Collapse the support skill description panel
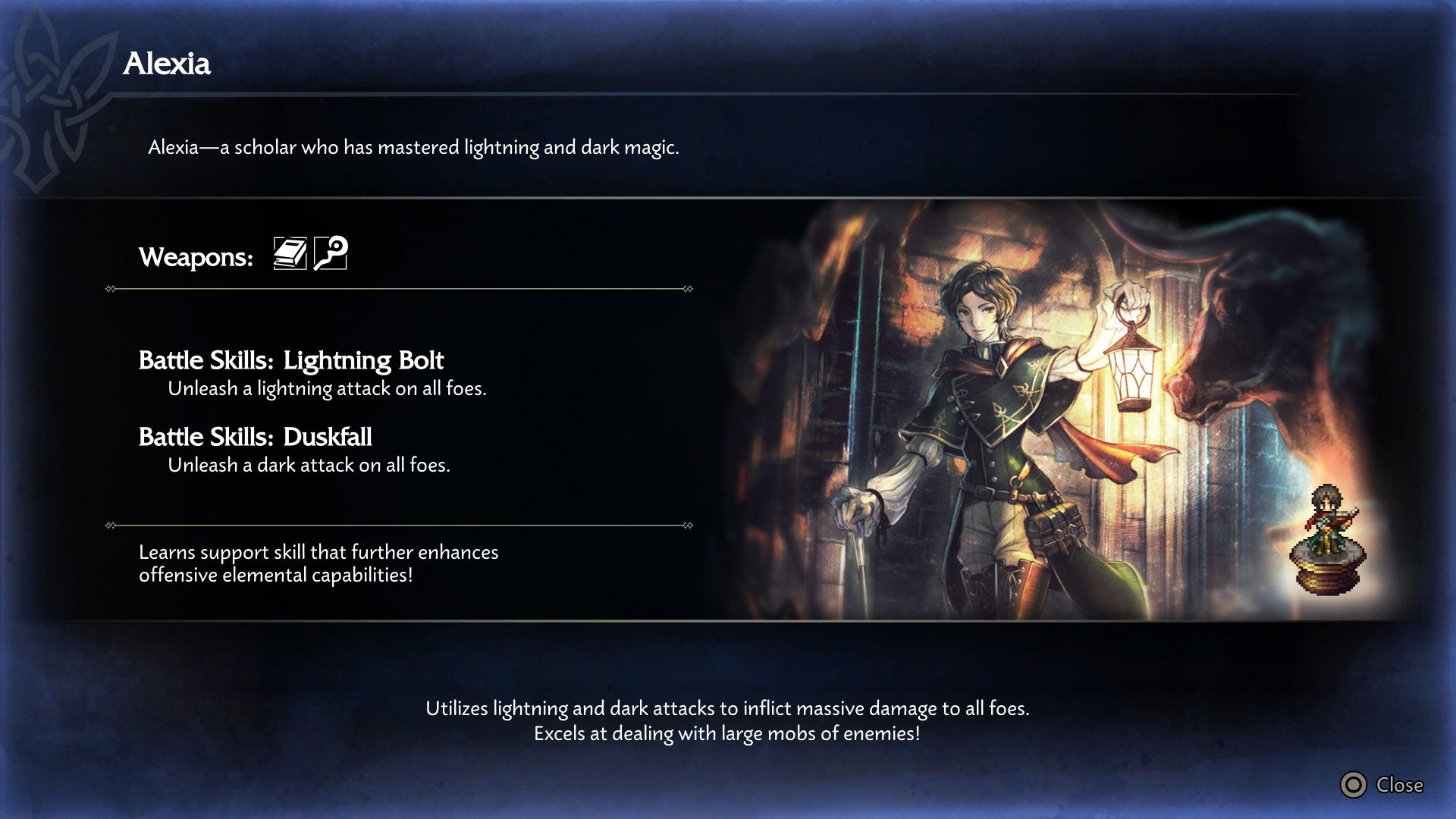The height and width of the screenshot is (819, 1456). tap(318, 563)
